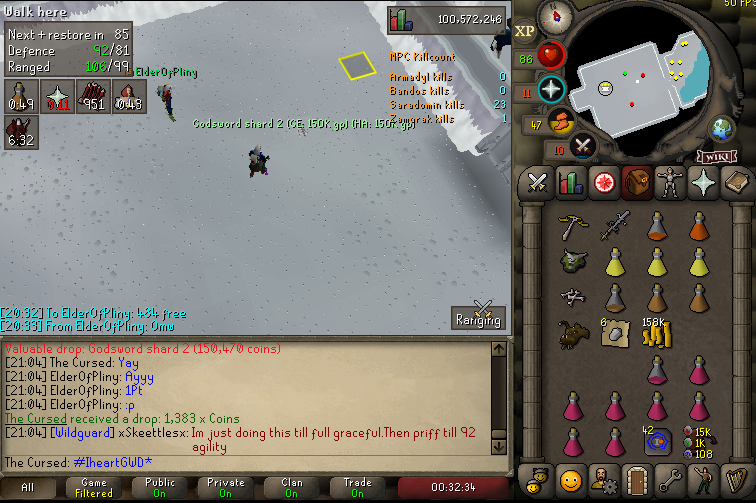756x503 pixels.
Task: Select the coins stack in inventory
Action: (654, 334)
